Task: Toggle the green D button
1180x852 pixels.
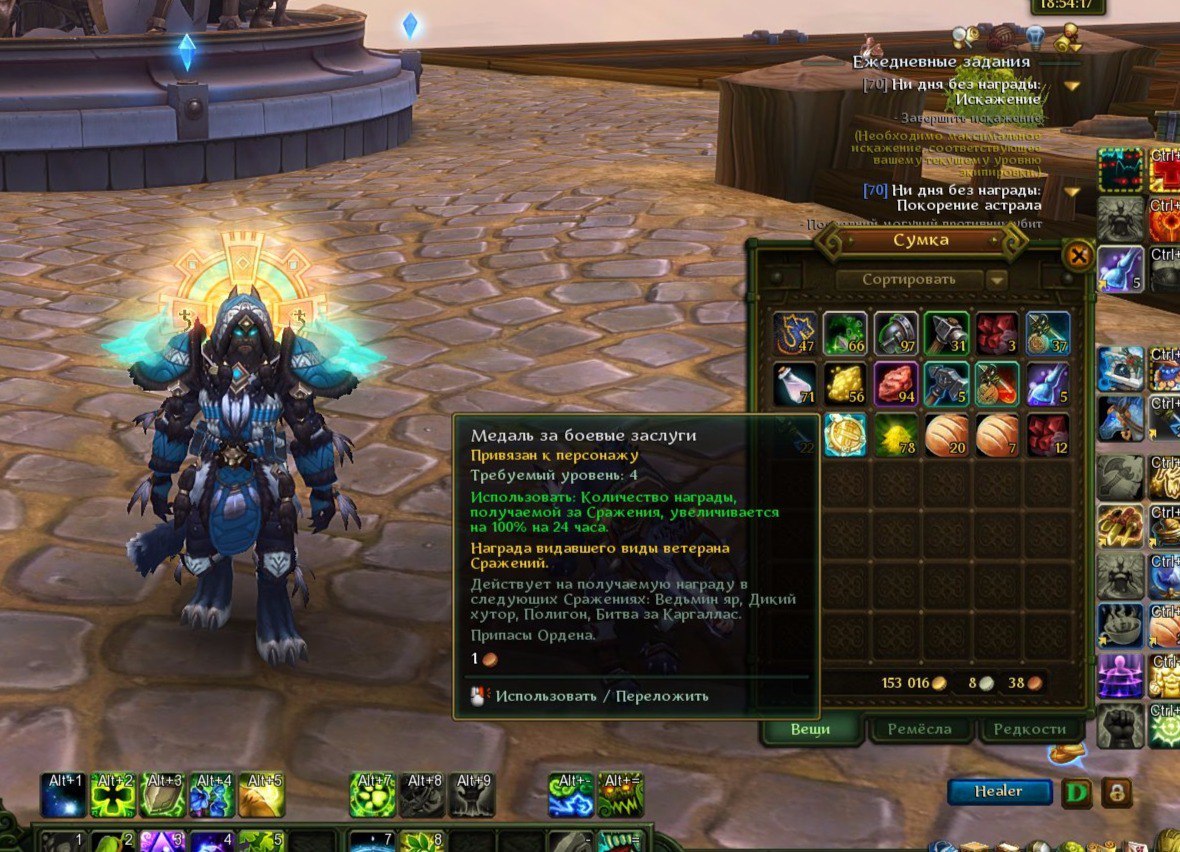Action: pyautogui.click(x=1076, y=792)
